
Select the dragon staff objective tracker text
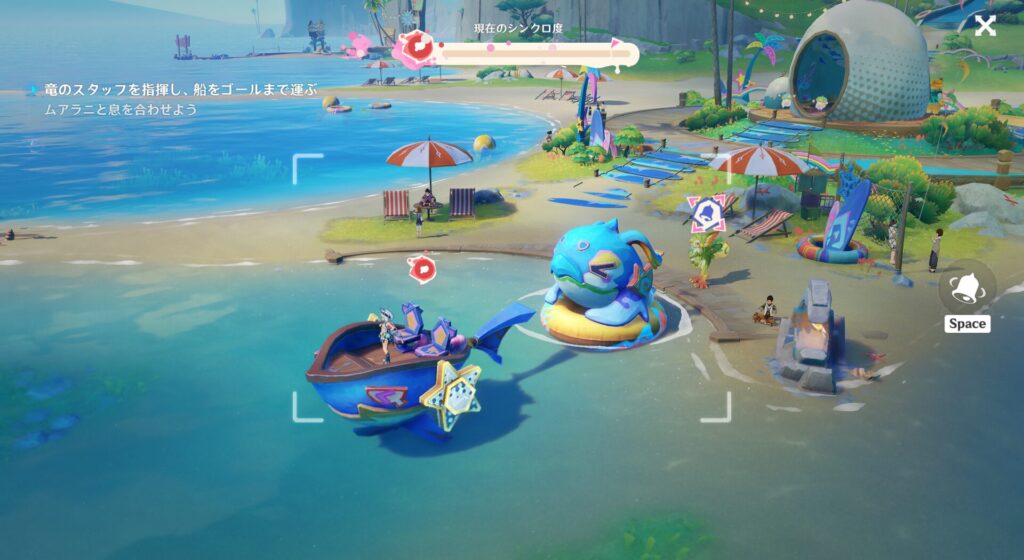pos(180,90)
